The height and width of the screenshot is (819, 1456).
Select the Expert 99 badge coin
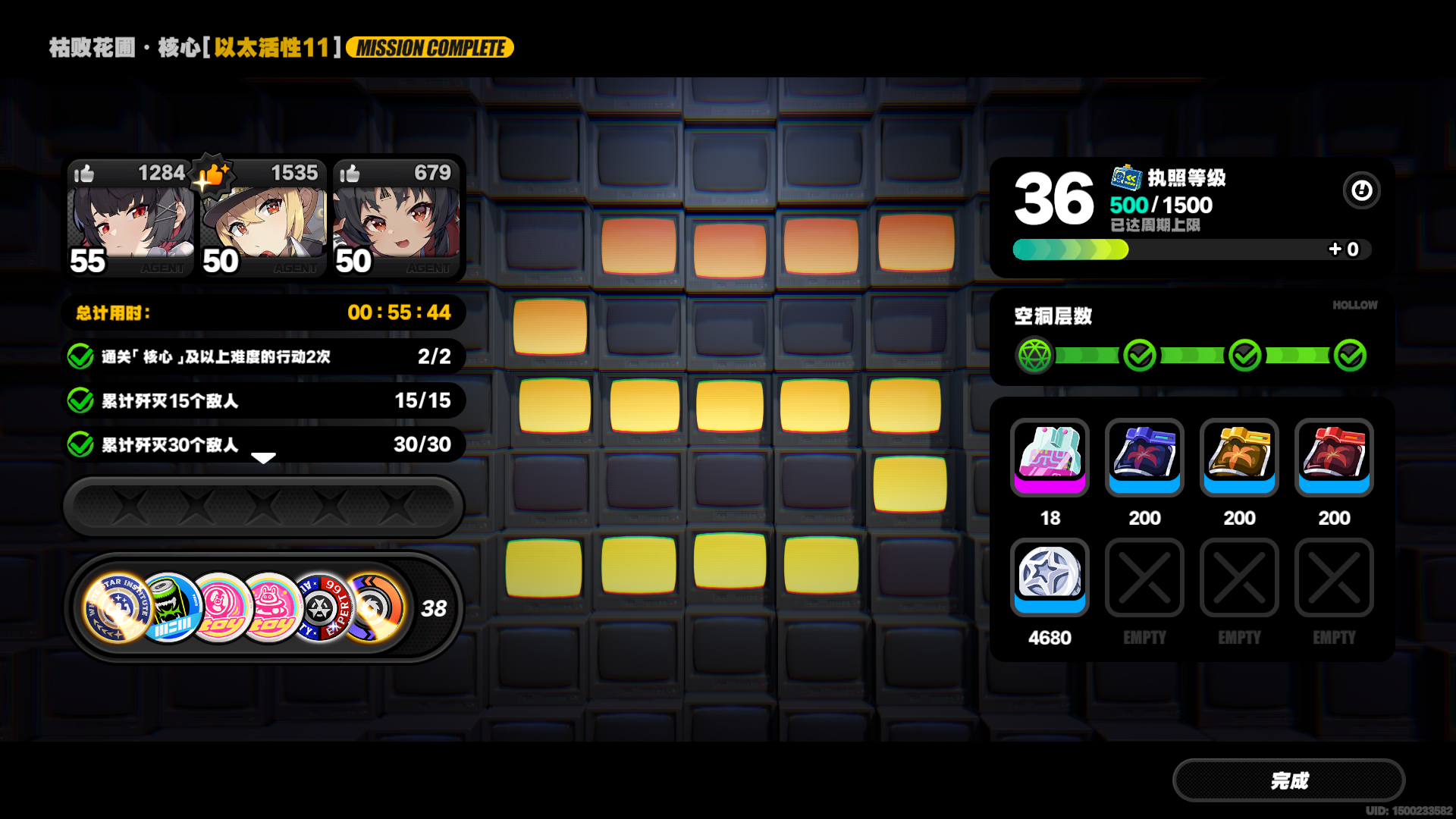(x=322, y=607)
